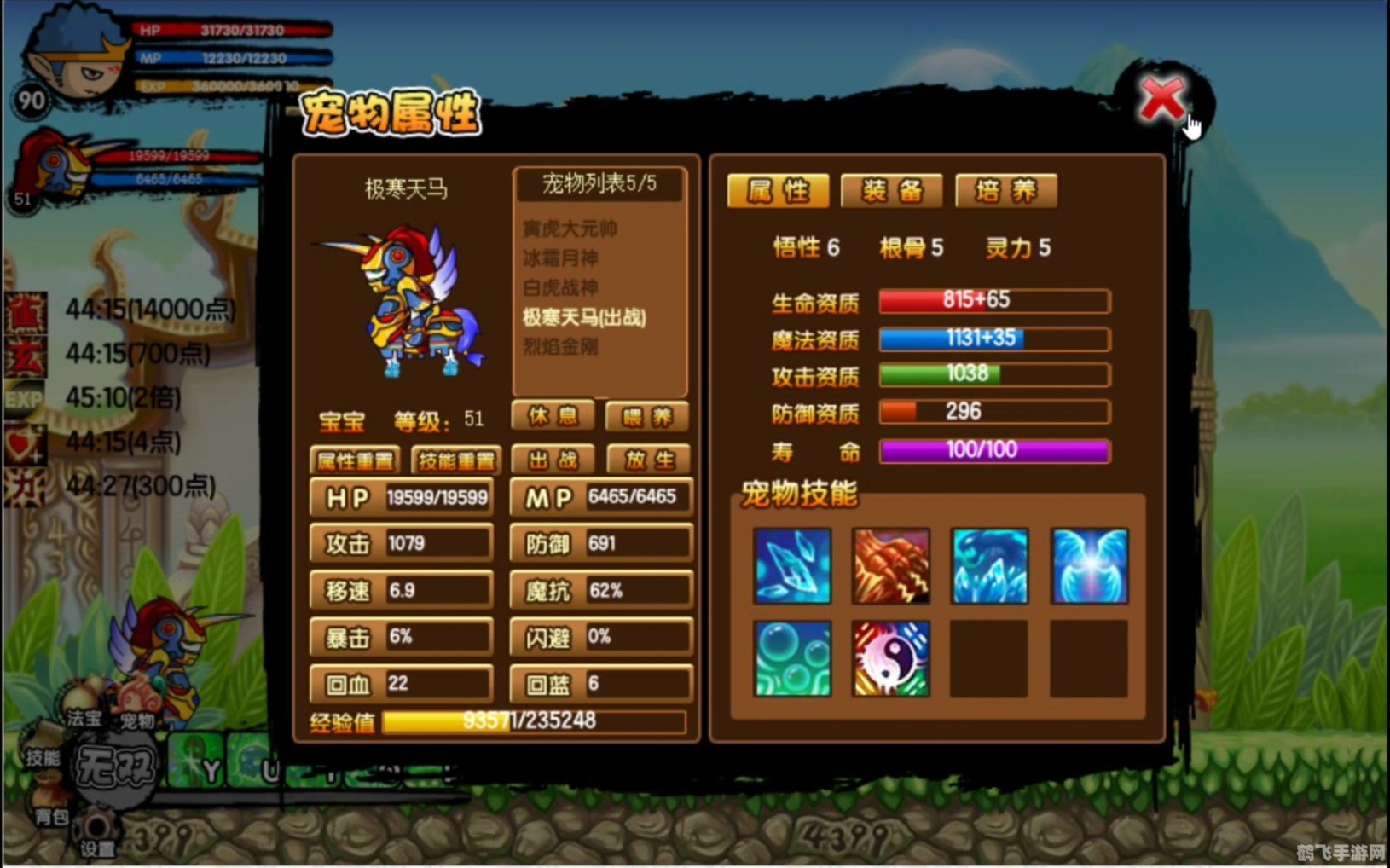Select the glowing wings pet skill icon
1390x868 pixels.
click(1089, 566)
